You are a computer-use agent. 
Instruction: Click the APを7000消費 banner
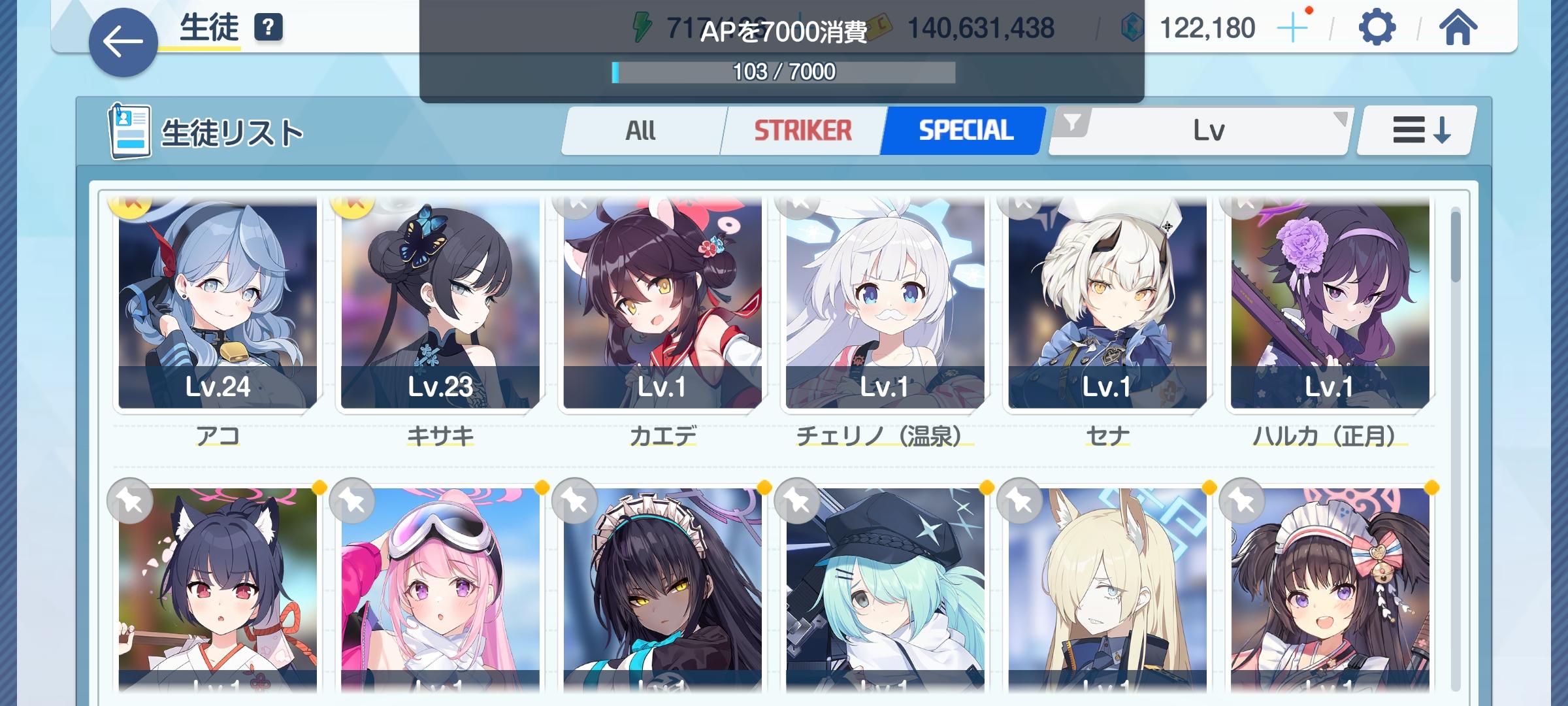[x=783, y=29]
